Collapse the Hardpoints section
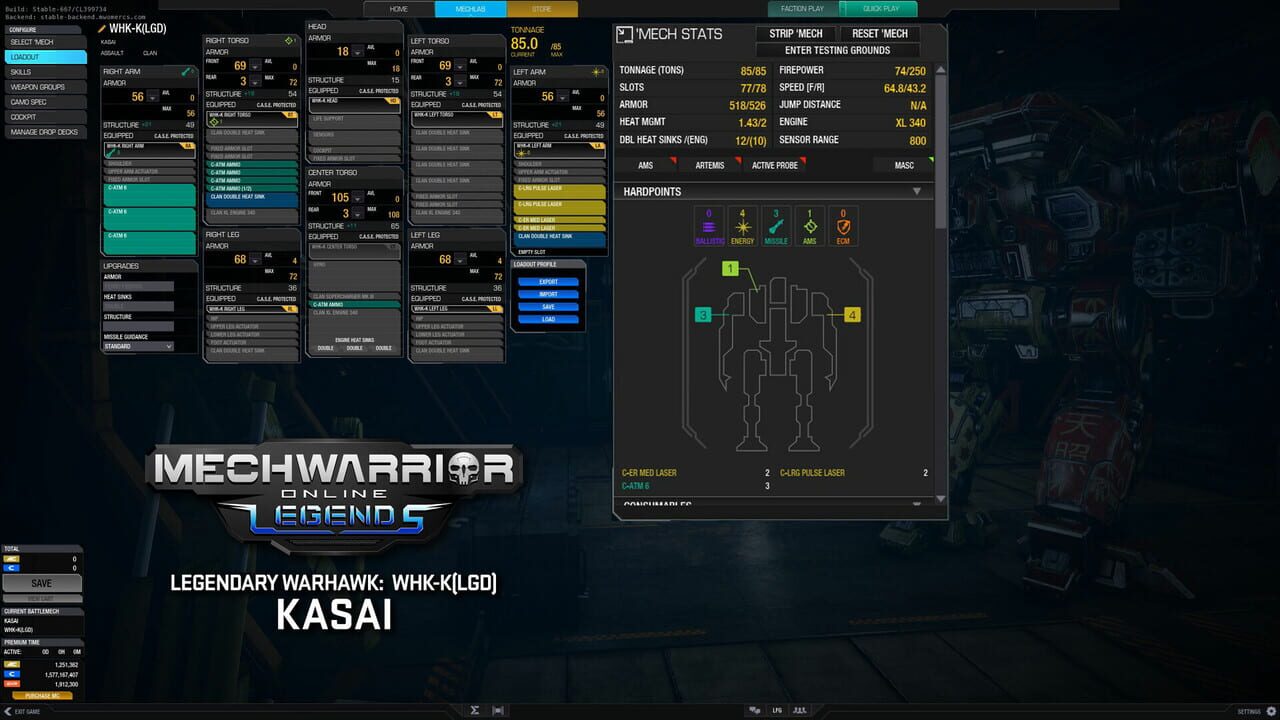1280x720 pixels. click(916, 190)
